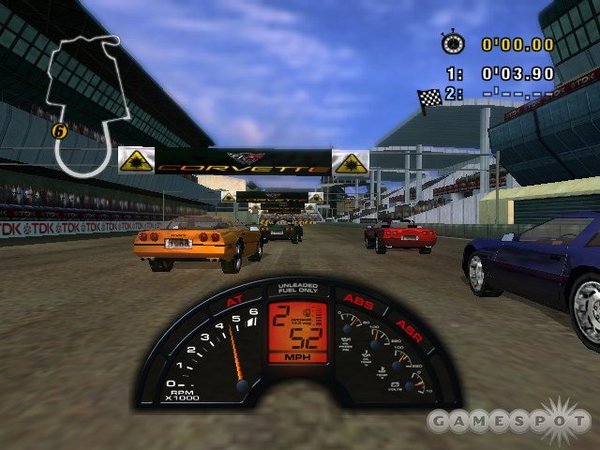Screen dimensions: 600x450
Task: Click the stopwatch icon
Action: 452,43
